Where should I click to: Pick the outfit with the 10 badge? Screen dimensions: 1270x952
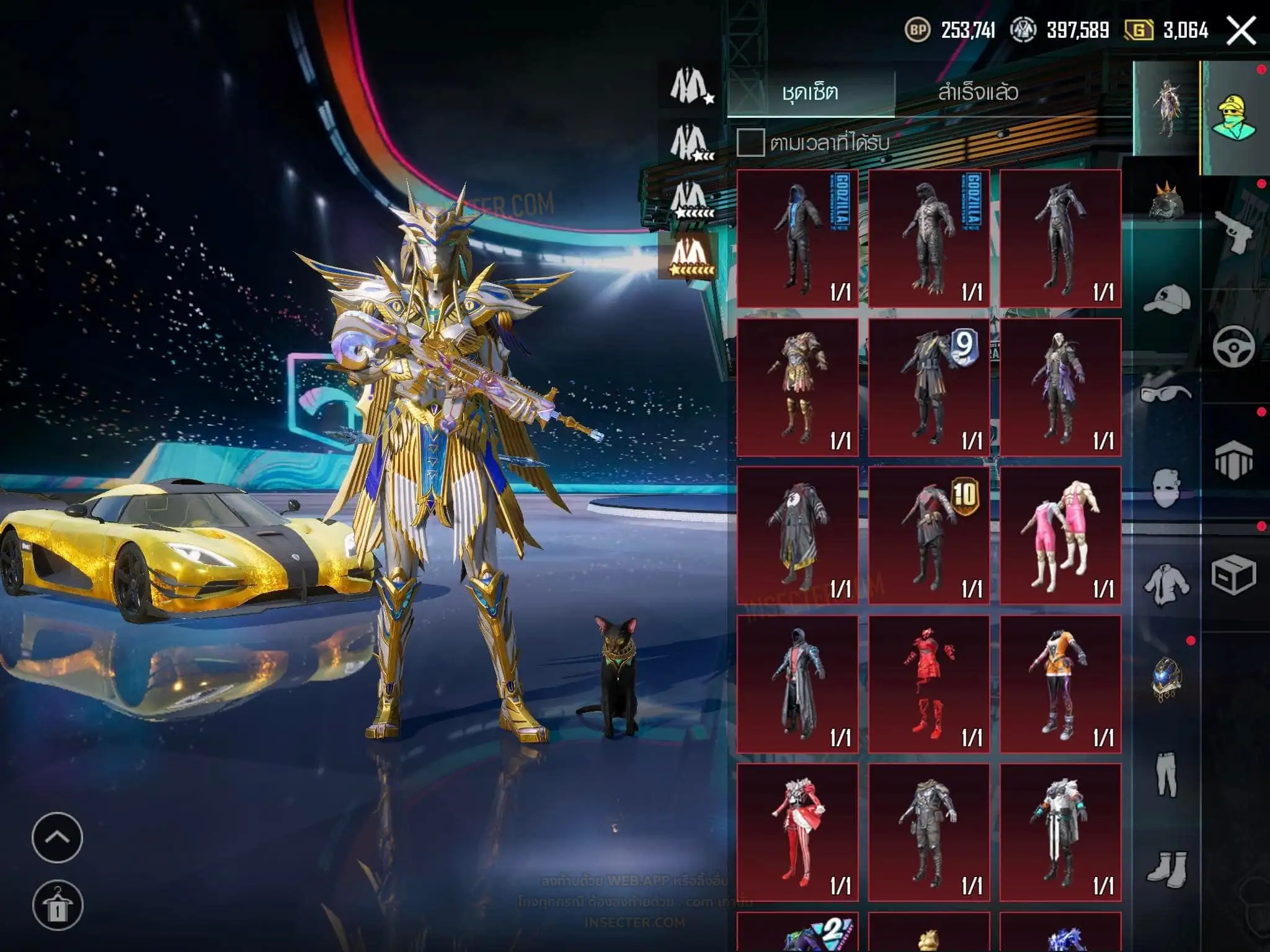coord(929,536)
